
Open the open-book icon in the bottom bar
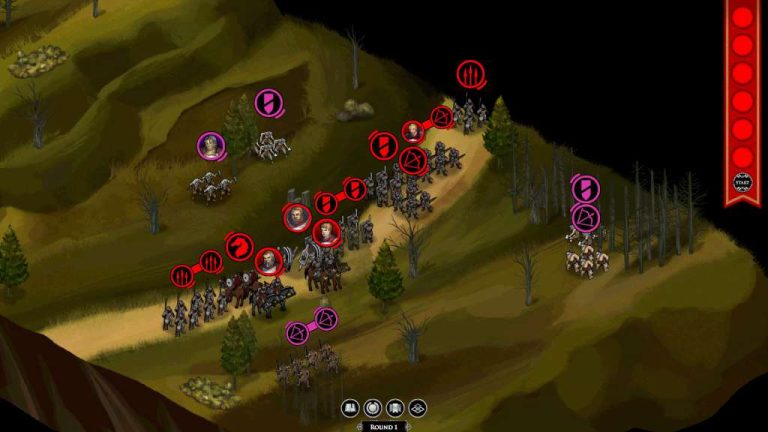tap(350, 408)
